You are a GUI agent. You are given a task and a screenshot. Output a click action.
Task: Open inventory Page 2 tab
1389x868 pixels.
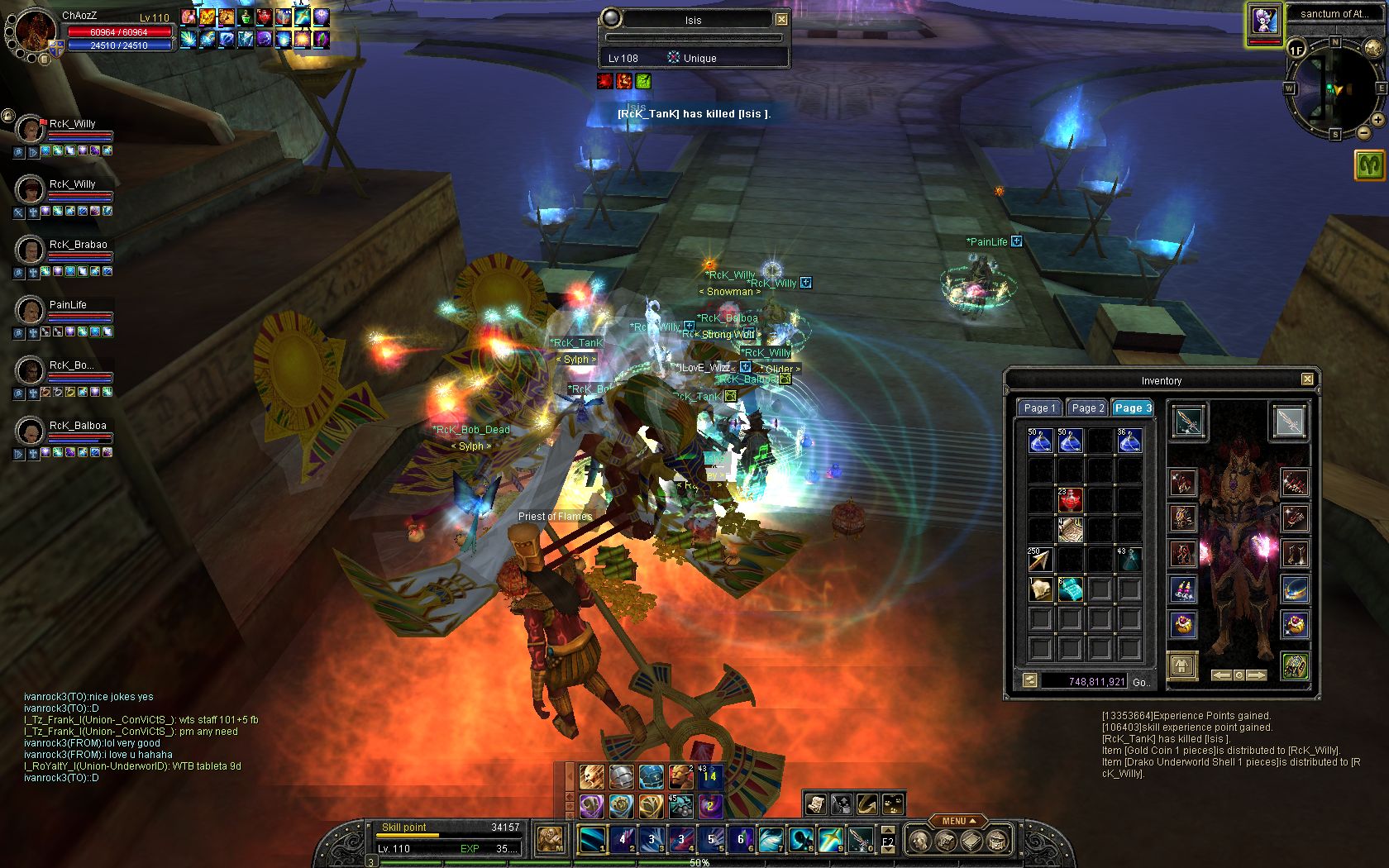tap(1087, 408)
